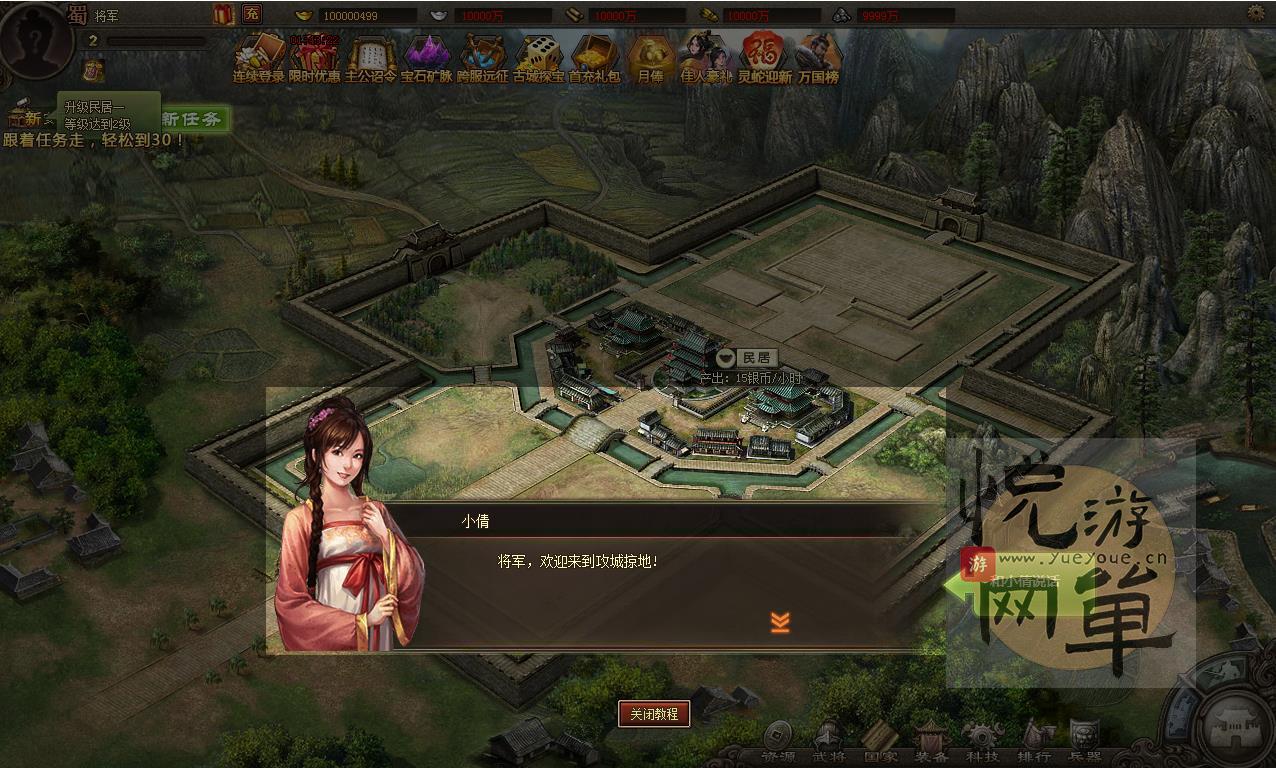Advance dialogue with the orange double-arrow
The width and height of the screenshot is (1276, 768).
780,622
